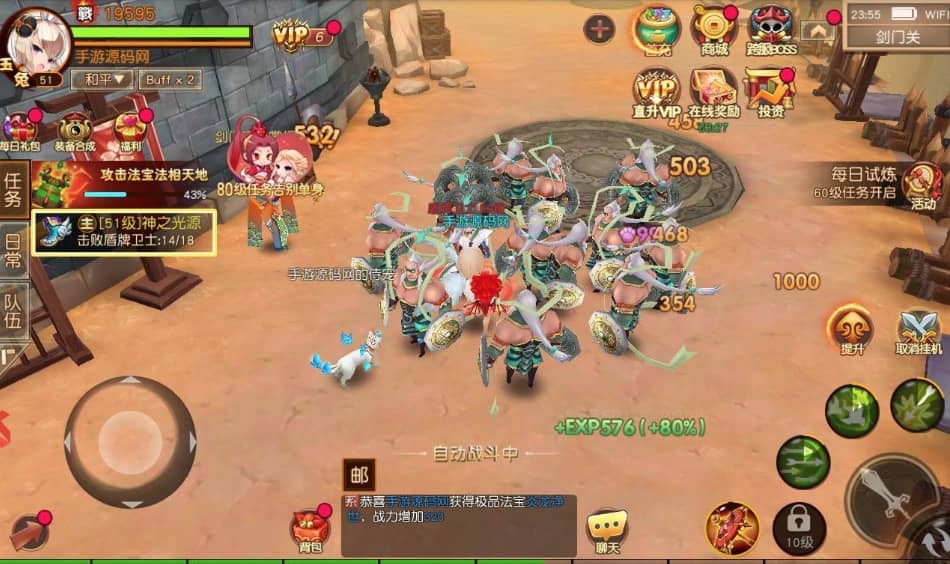Switch to the 任务 quest tab

[13, 188]
